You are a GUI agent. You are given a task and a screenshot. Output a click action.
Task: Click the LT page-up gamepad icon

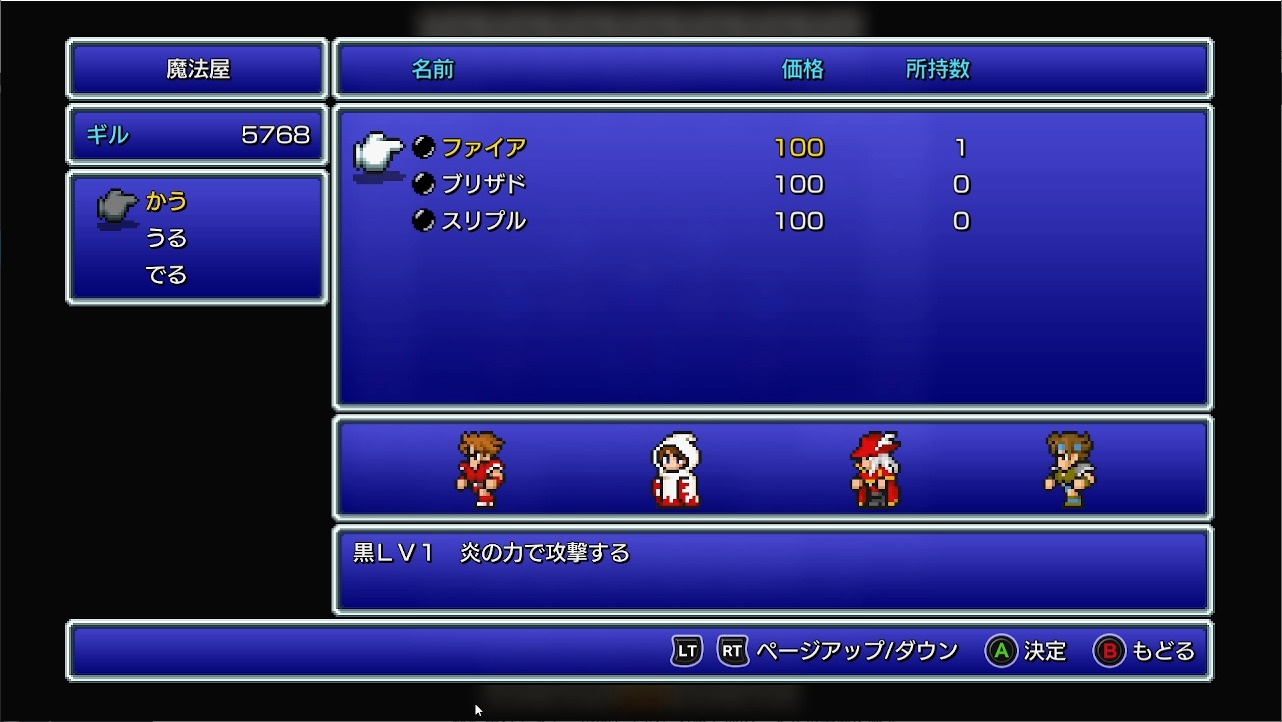click(684, 650)
